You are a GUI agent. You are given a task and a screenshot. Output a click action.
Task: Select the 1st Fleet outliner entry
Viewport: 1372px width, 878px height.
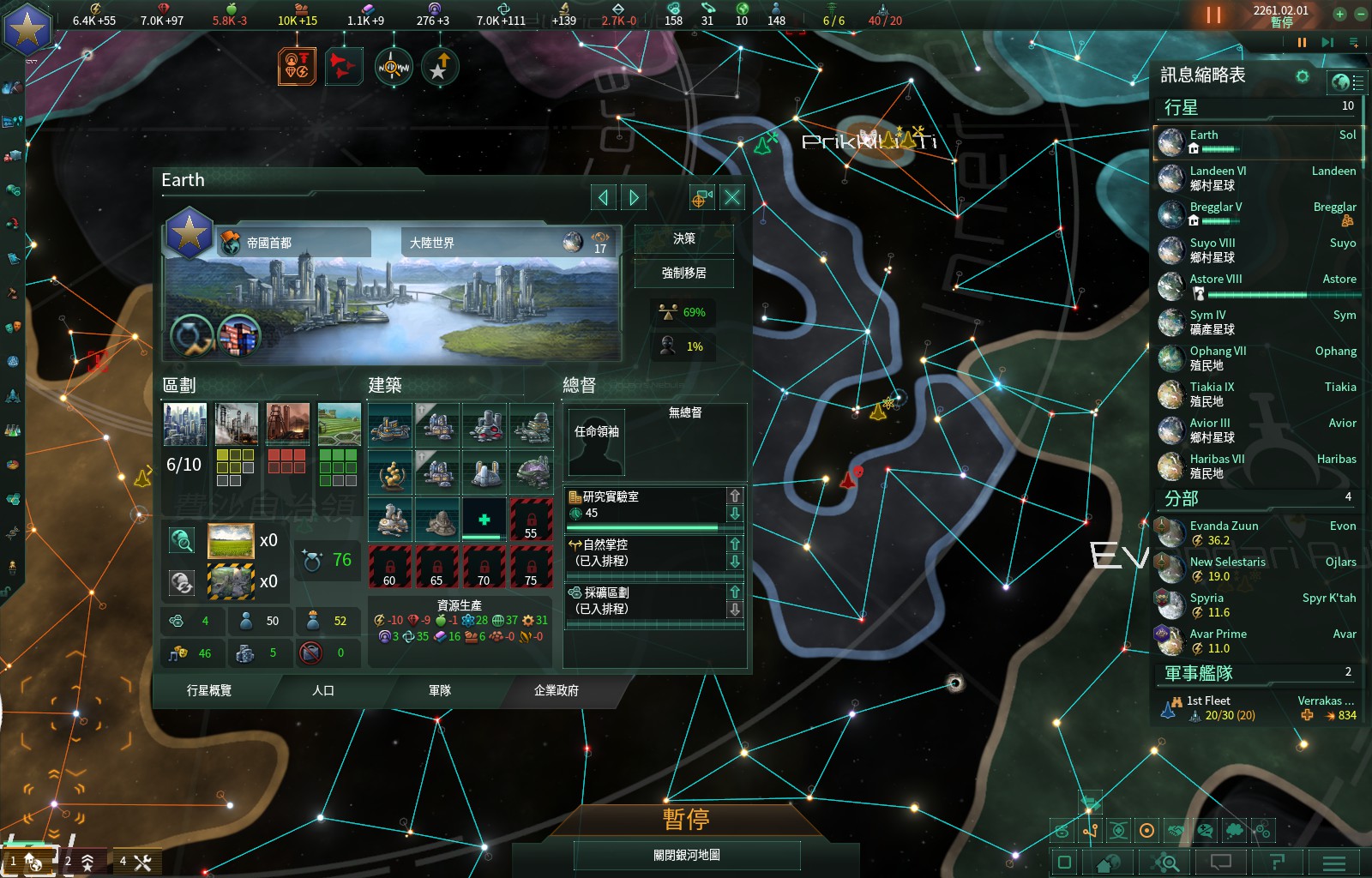1256,708
